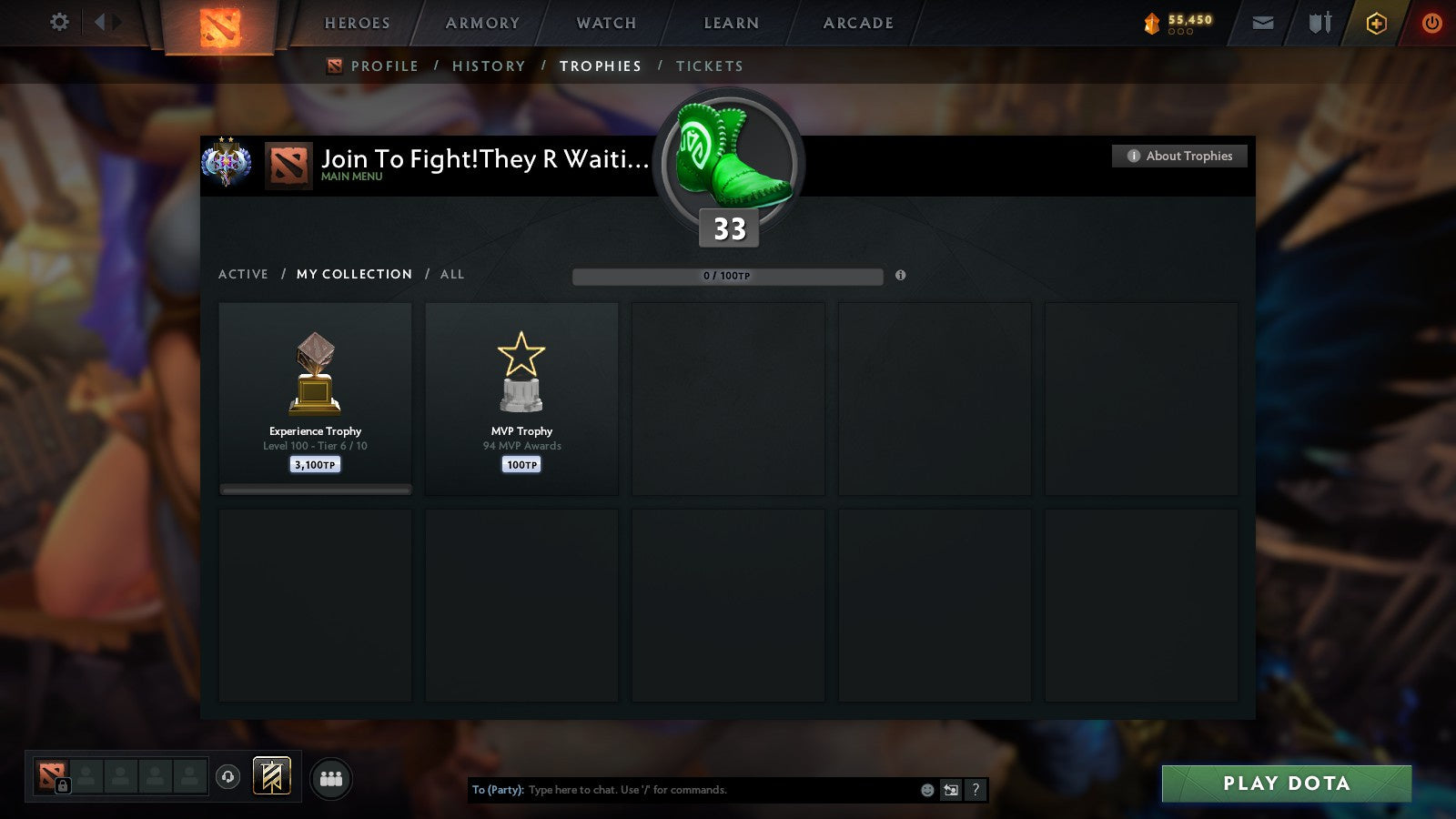
Task: Click the trophy points info circle
Action: pyautogui.click(x=901, y=276)
